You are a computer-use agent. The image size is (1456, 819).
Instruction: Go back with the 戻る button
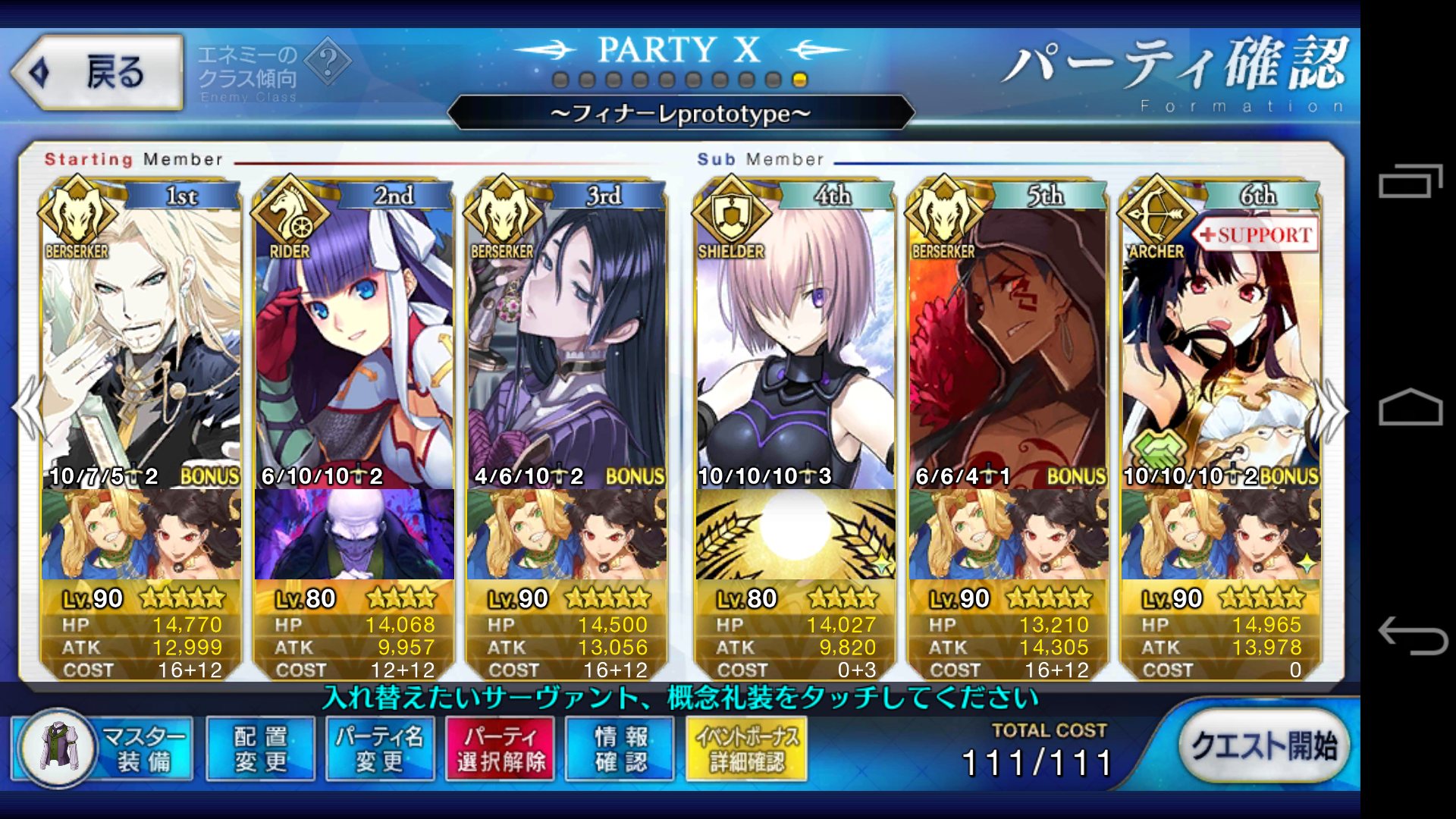tap(97, 73)
